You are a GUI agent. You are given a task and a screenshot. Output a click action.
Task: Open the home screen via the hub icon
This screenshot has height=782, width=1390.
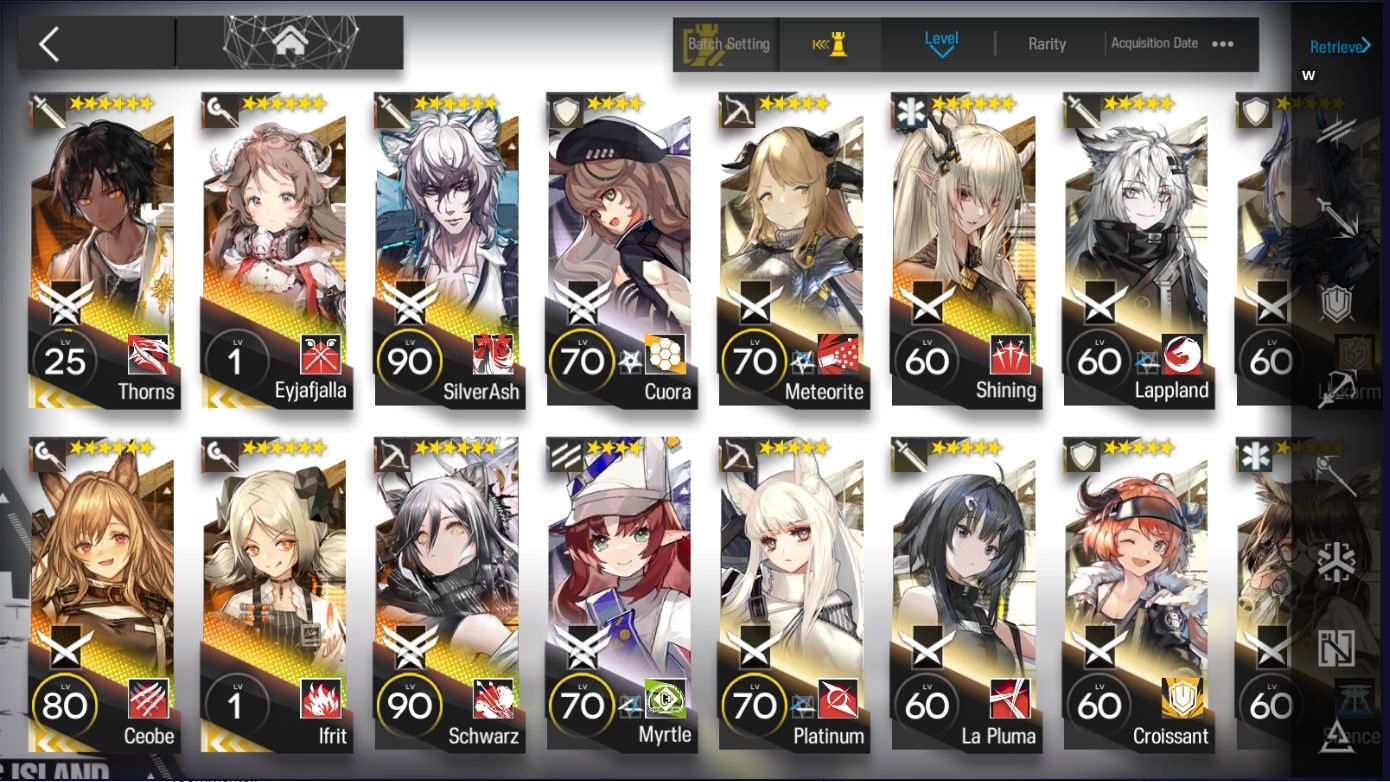click(x=290, y=42)
